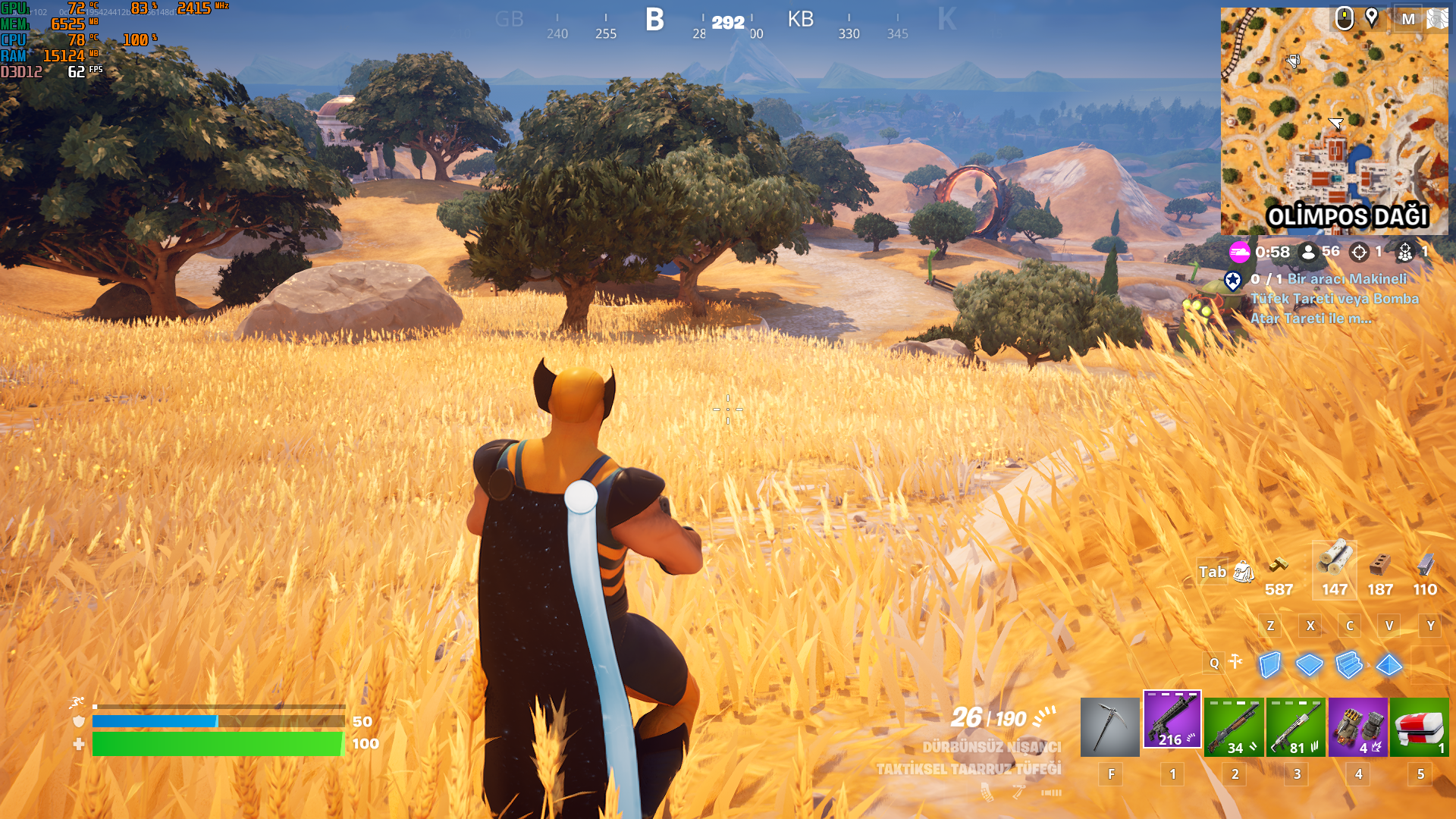
Task: Switch to the green rifle with 81 ammo
Action: coord(1296,727)
